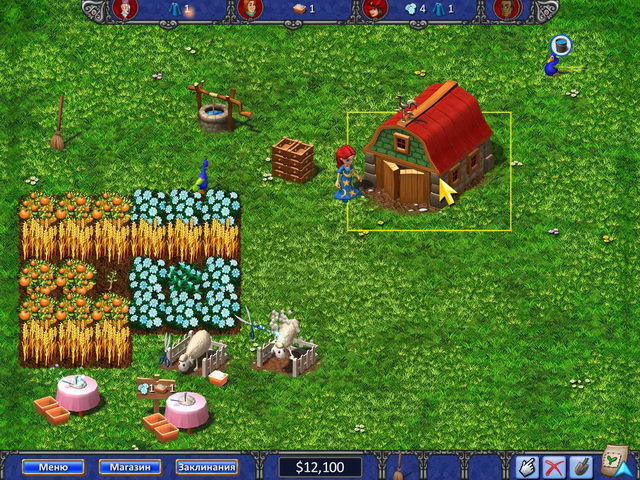Viewport: 640px width, 480px height.
Task: Open the Магазин shop
Action: point(130,466)
